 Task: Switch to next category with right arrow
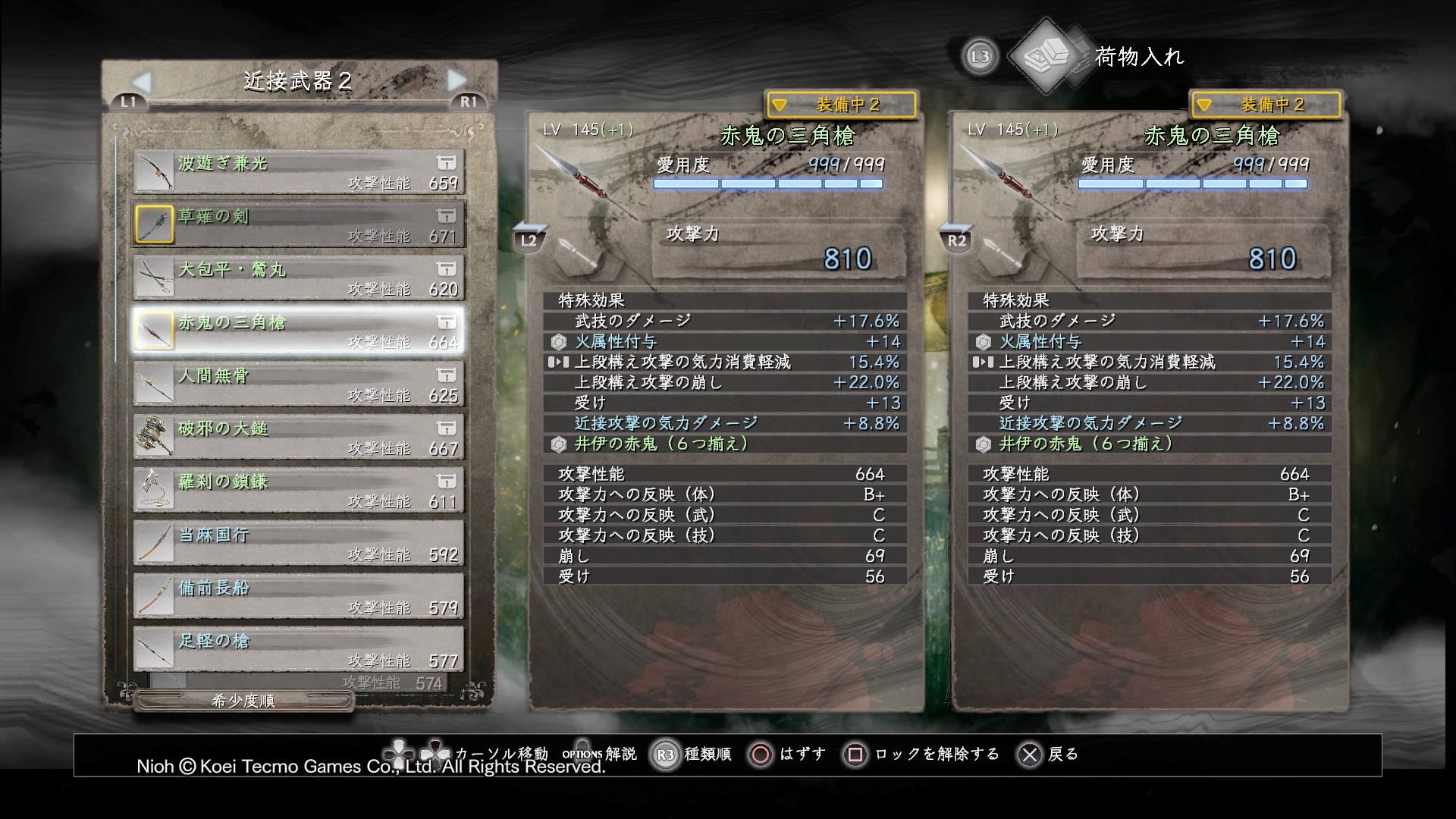457,80
